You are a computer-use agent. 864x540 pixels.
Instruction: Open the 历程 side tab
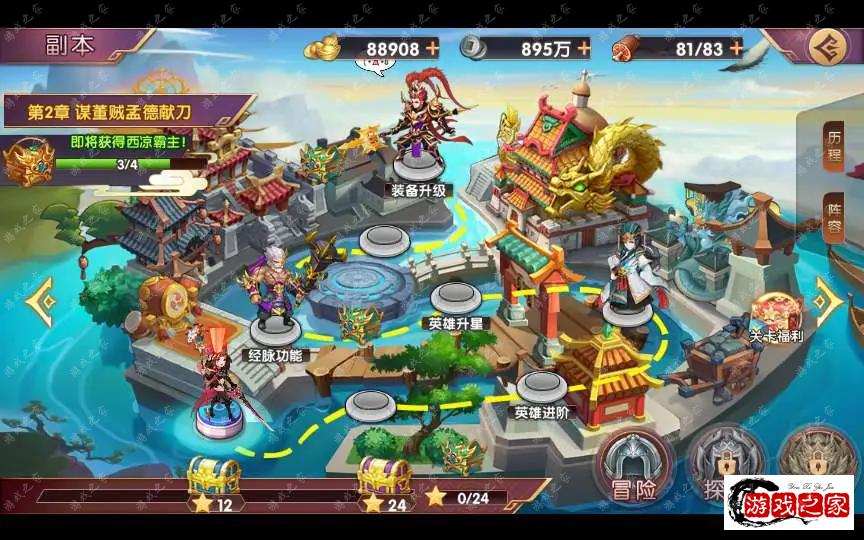pos(834,147)
